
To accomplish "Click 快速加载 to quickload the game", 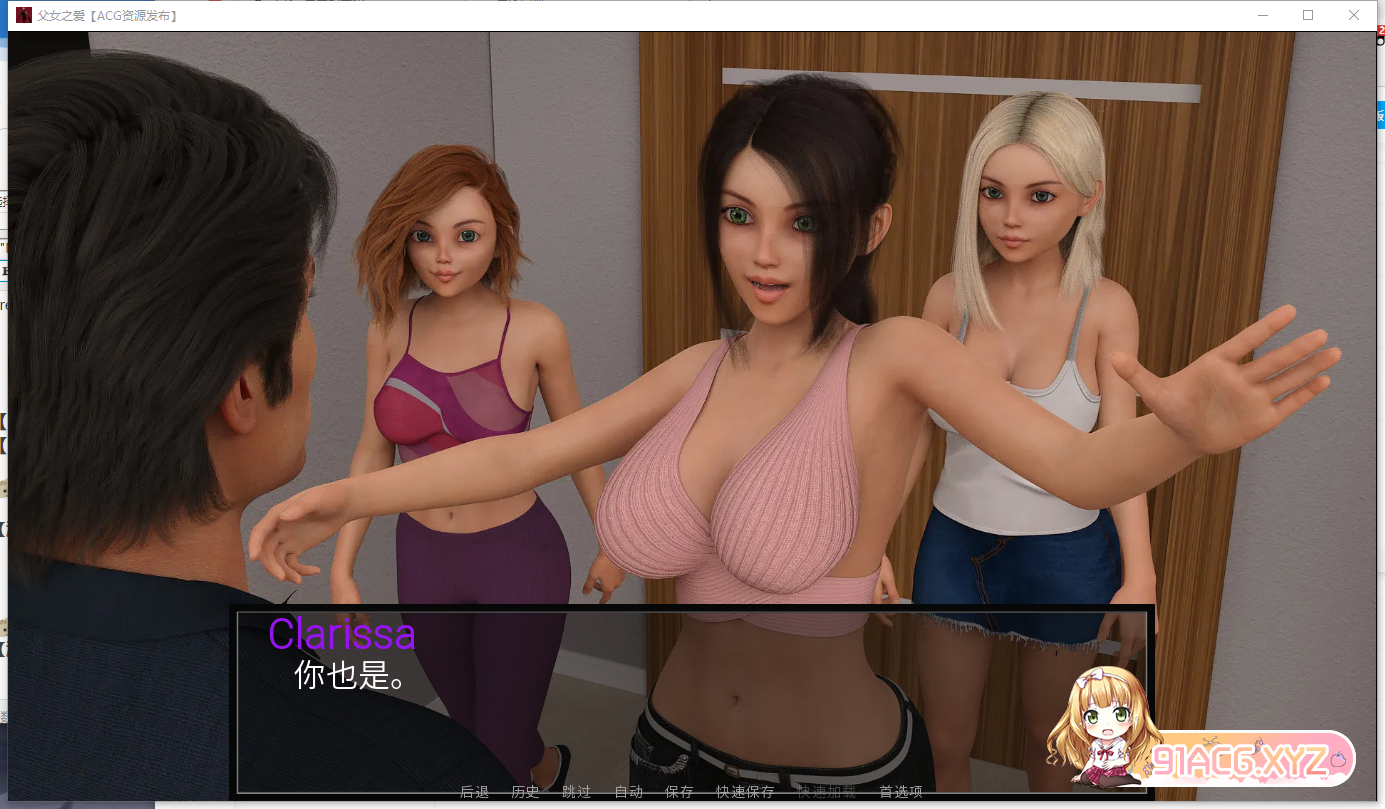I will (825, 791).
